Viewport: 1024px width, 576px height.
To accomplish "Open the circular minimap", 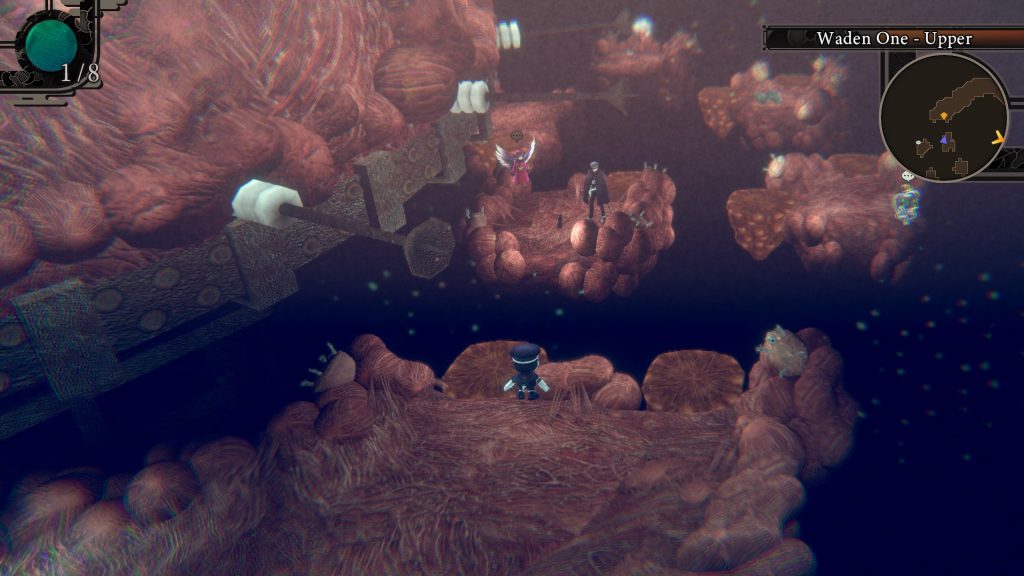I will [x=943, y=118].
